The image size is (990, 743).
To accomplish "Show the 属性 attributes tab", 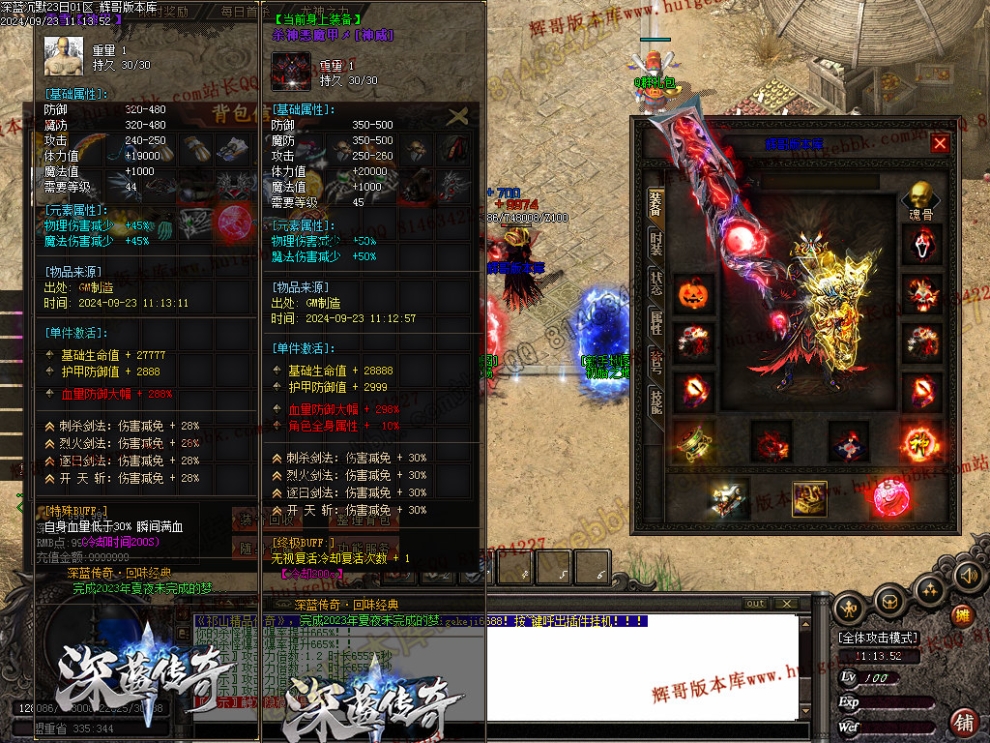I will point(656,322).
